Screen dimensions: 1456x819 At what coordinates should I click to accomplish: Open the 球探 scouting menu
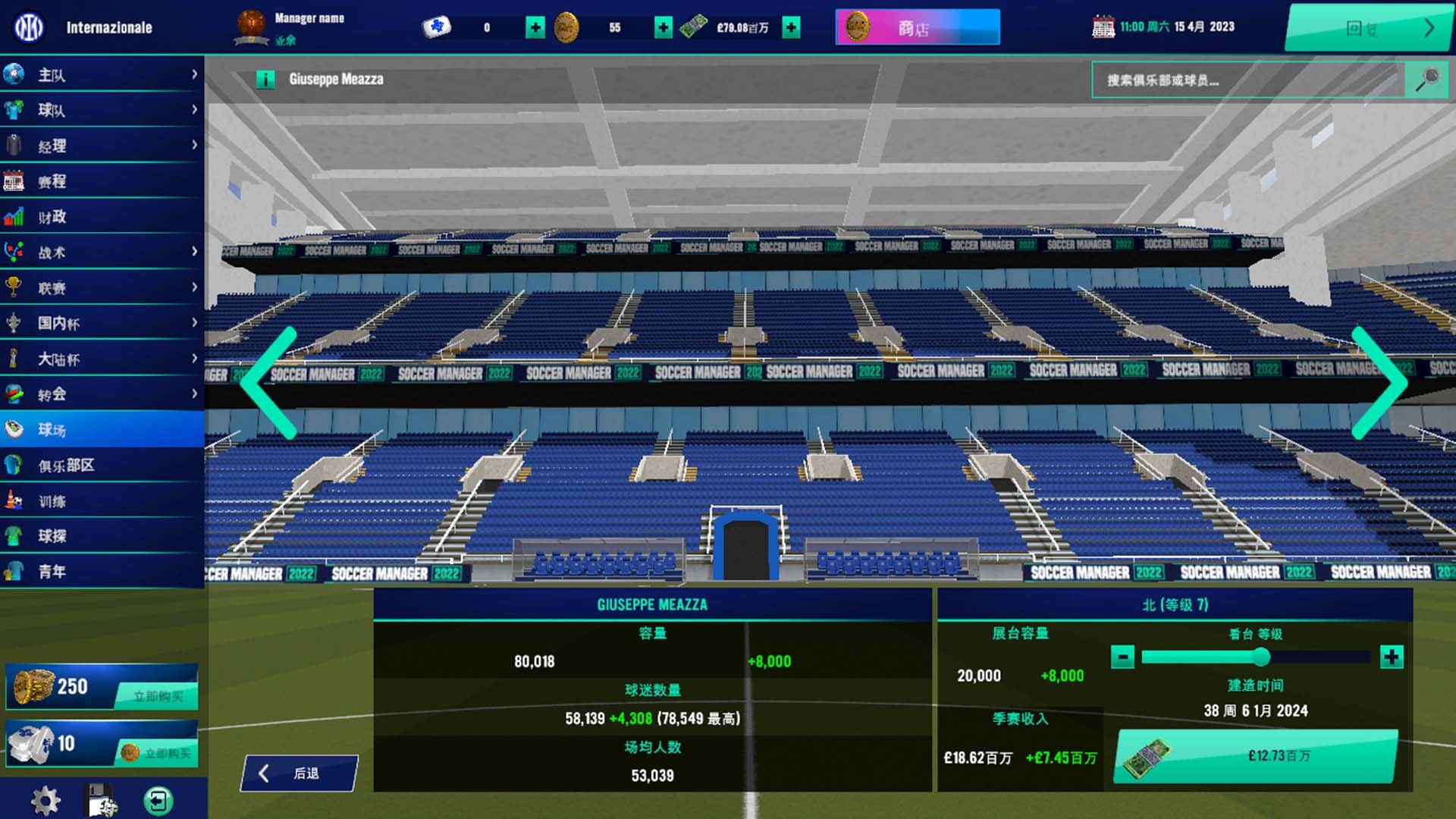[102, 536]
